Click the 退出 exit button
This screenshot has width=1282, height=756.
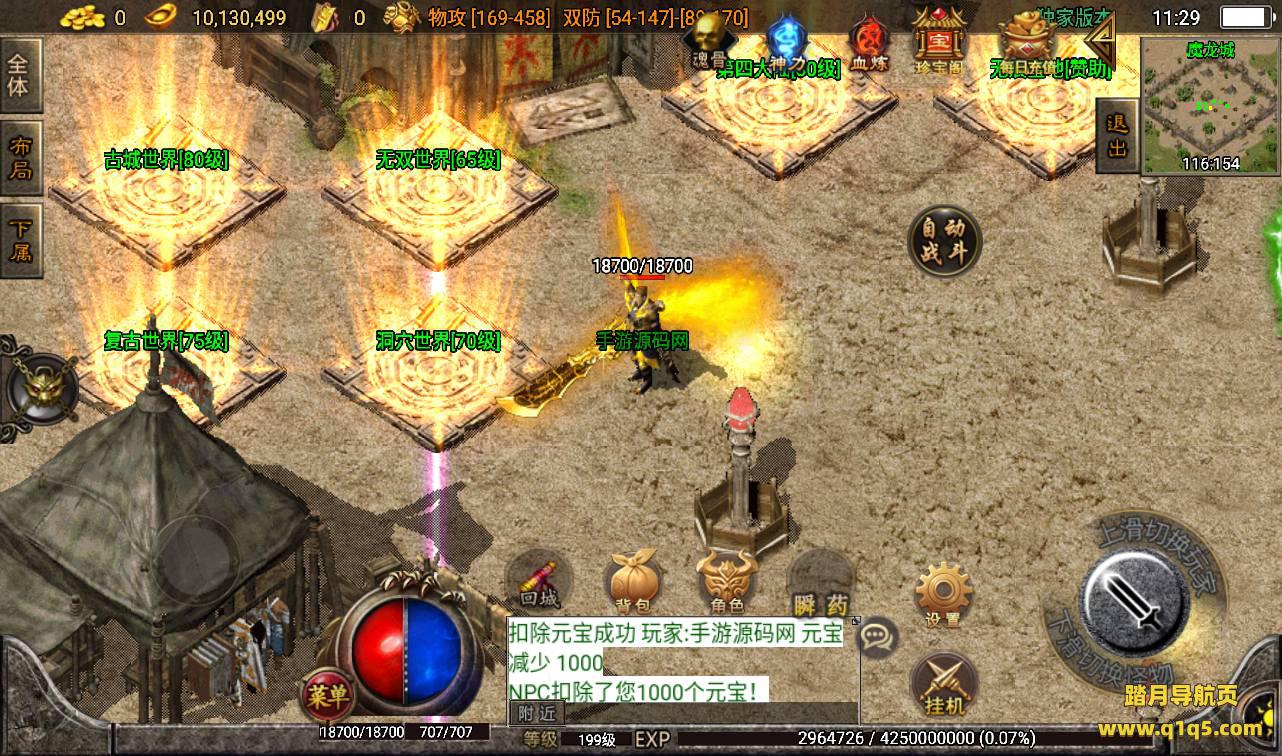1117,136
